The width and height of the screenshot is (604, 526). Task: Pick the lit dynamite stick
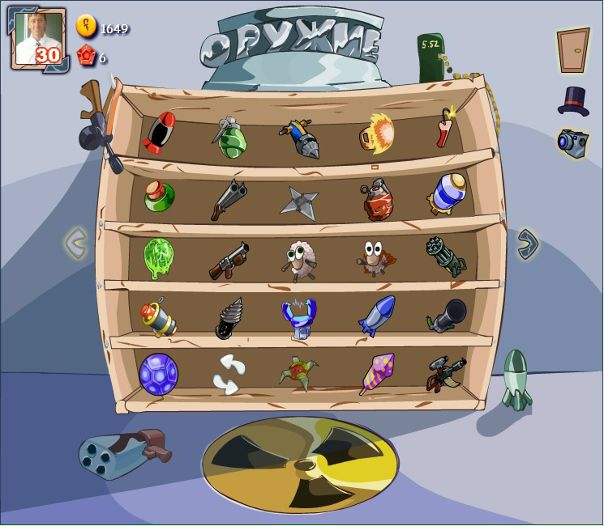point(445,130)
